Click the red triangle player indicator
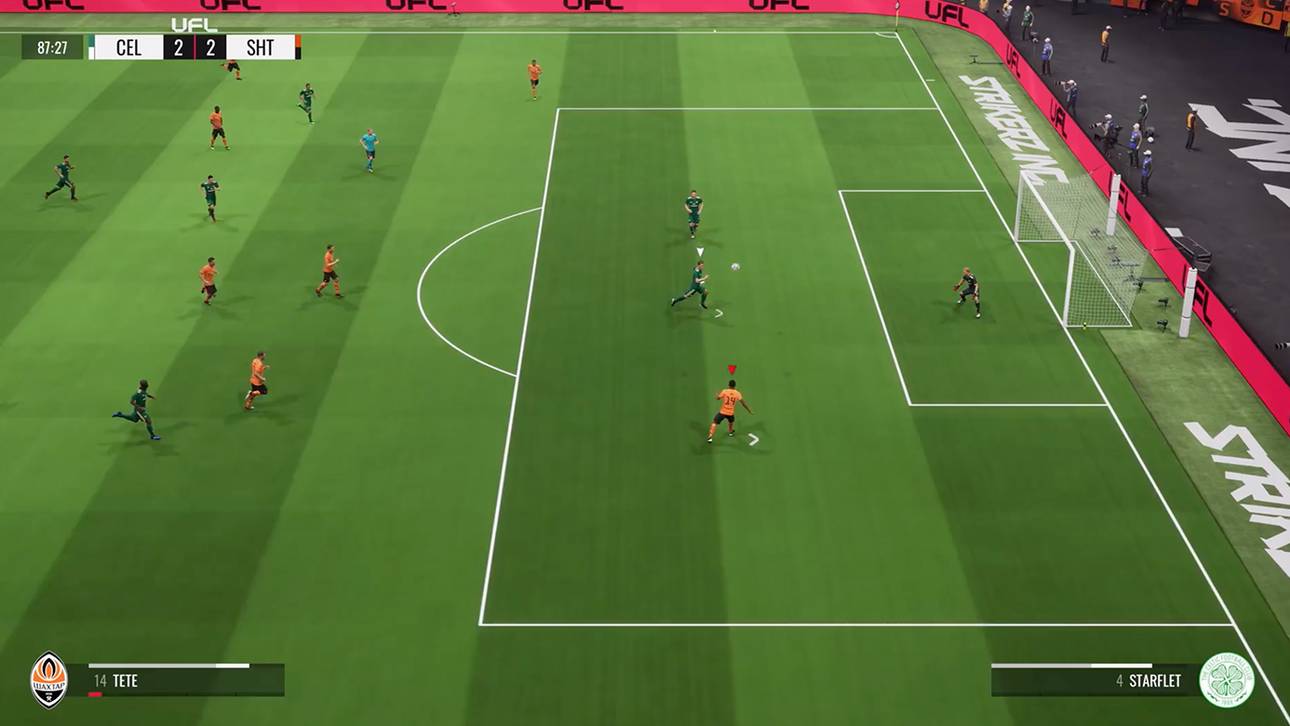The image size is (1290, 726). (x=731, y=368)
